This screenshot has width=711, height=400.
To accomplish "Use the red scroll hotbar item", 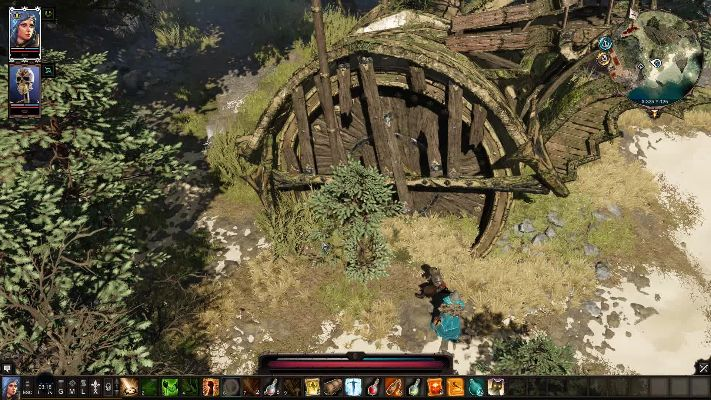I will click(x=435, y=387).
